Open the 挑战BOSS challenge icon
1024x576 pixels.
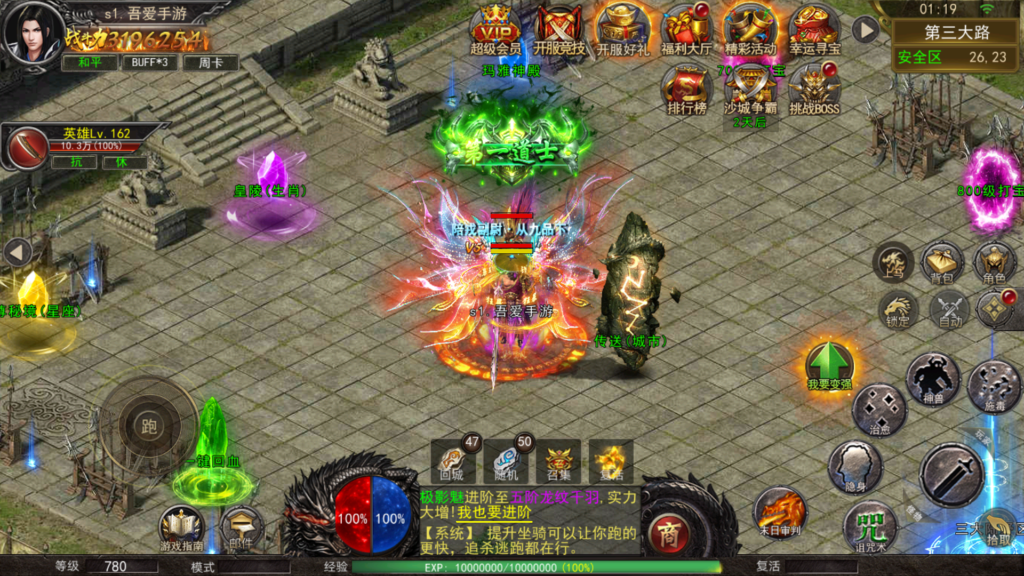point(814,88)
